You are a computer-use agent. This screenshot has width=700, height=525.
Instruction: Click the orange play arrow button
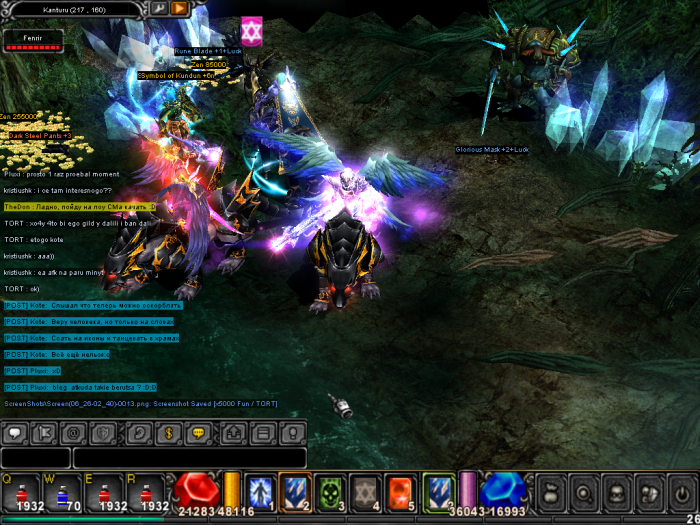[x=179, y=8]
